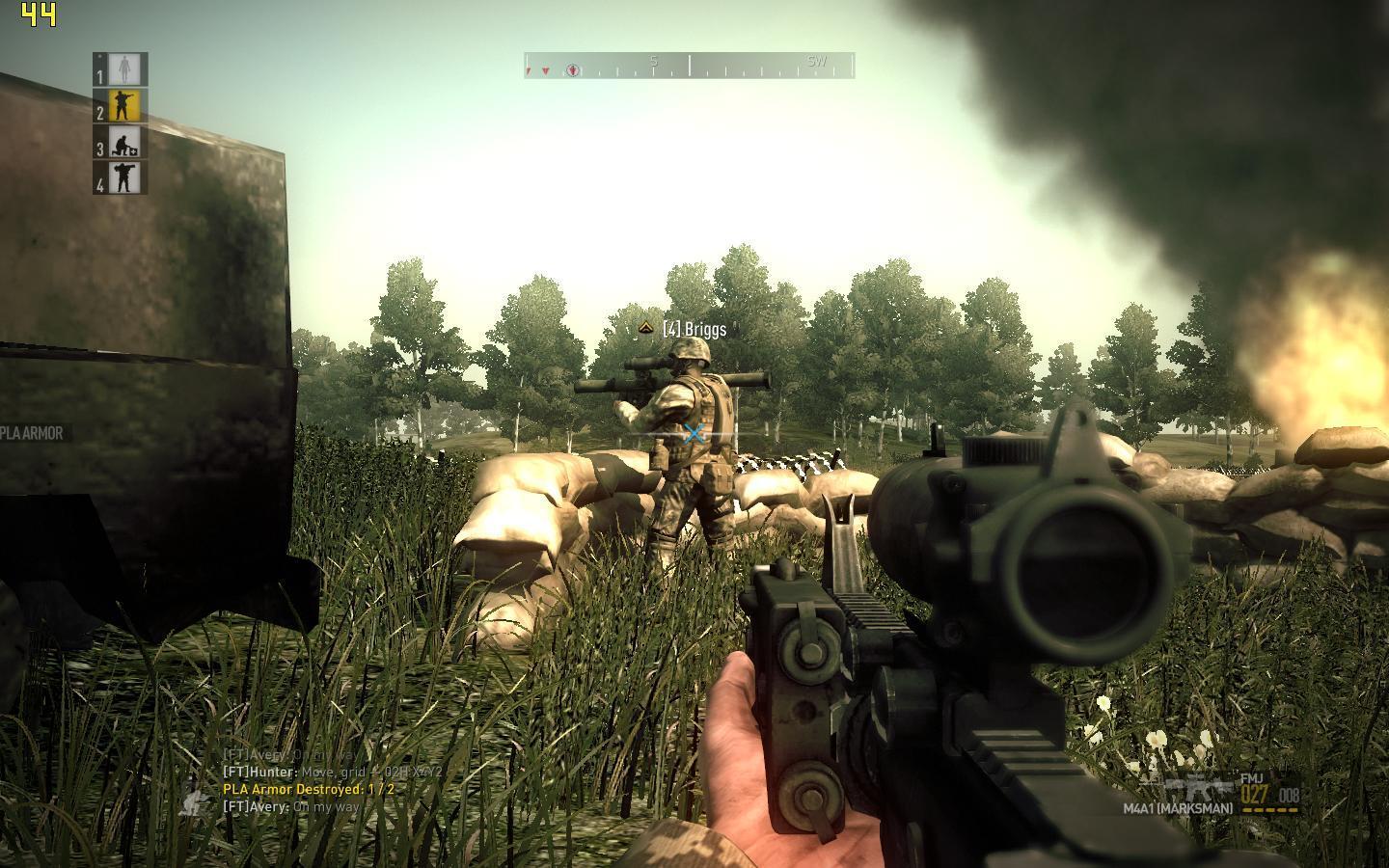Click the compass strip heading bar

[x=690, y=66]
